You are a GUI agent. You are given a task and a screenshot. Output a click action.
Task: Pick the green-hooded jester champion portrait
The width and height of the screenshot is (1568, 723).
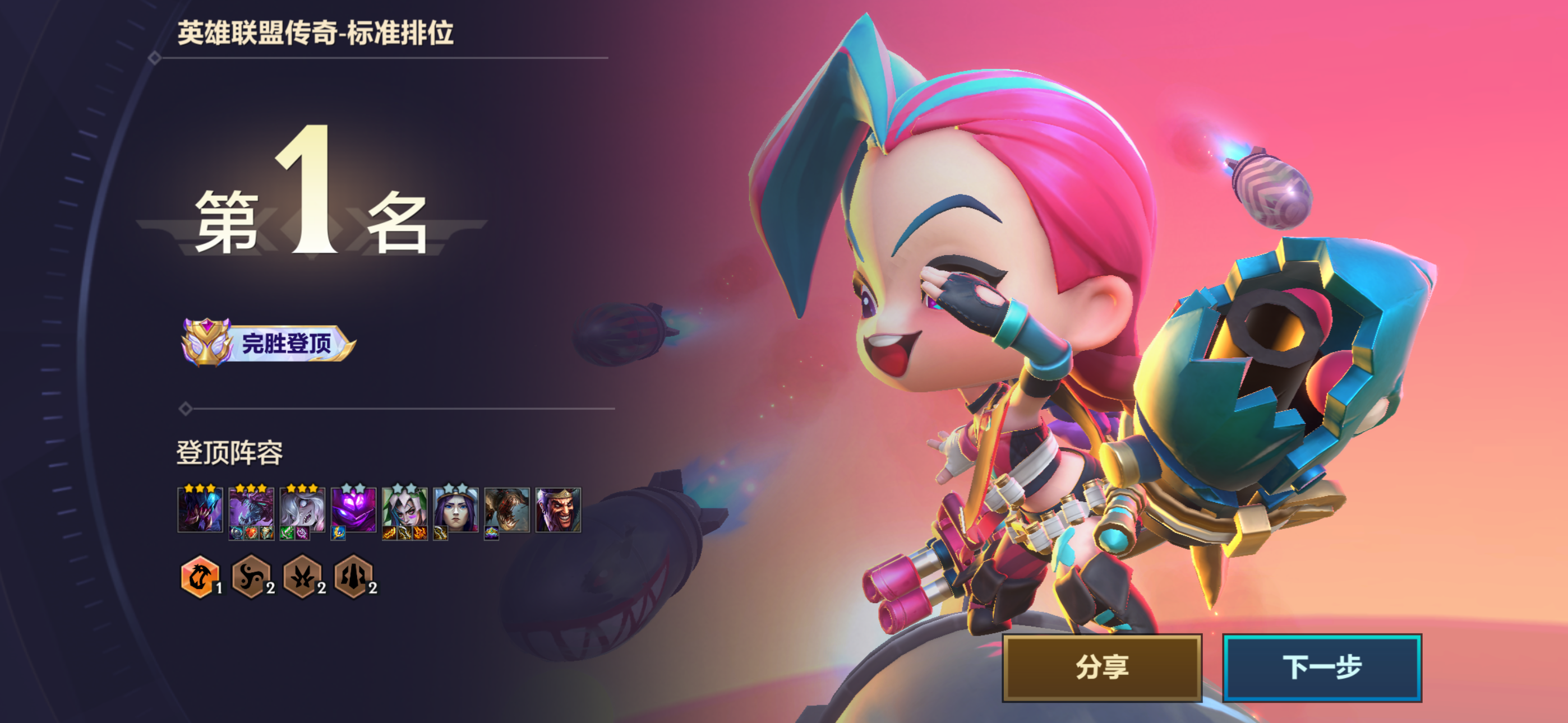coord(404,509)
